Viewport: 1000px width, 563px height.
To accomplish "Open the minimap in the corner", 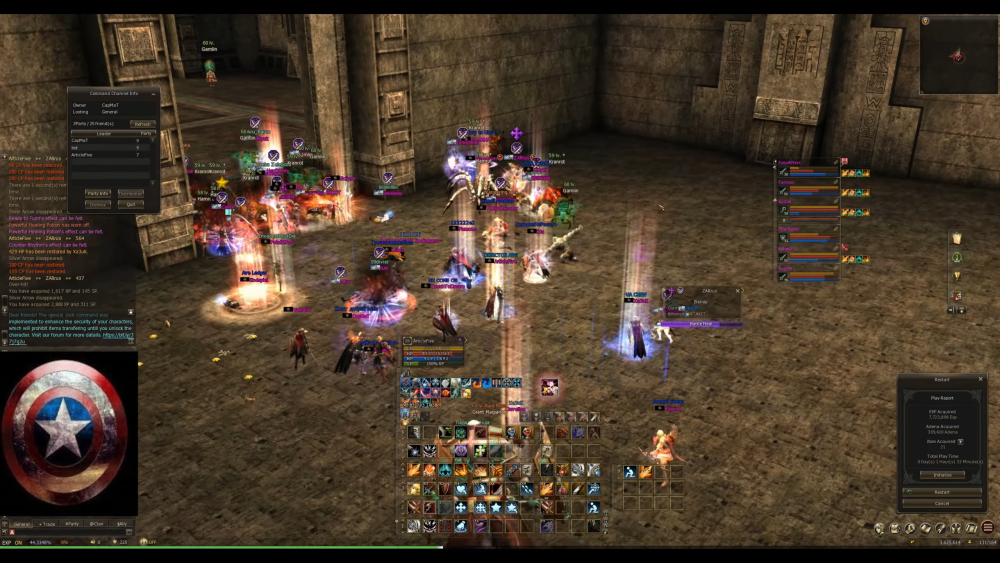I will 957,56.
